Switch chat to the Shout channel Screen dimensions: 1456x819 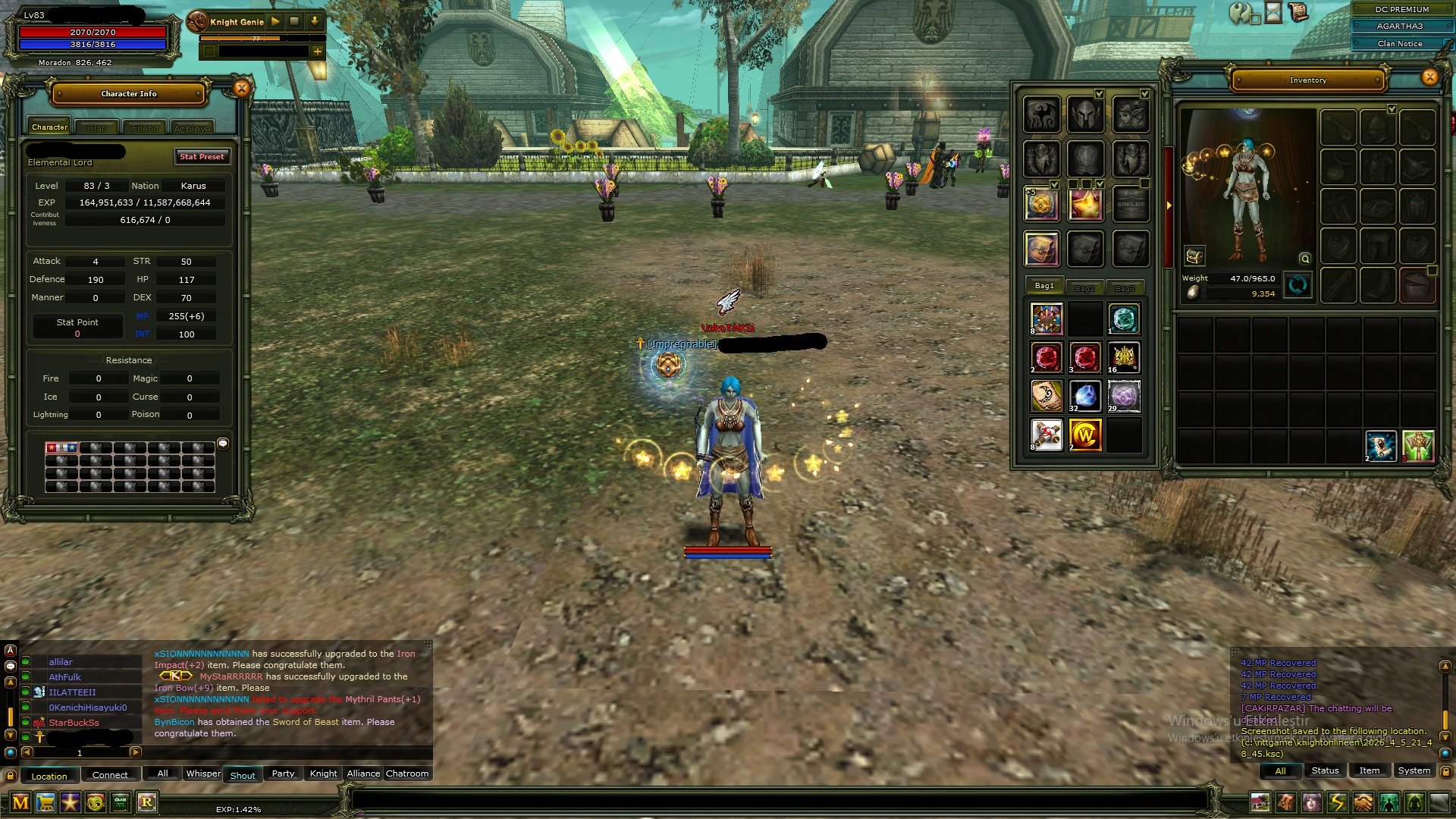(x=243, y=775)
